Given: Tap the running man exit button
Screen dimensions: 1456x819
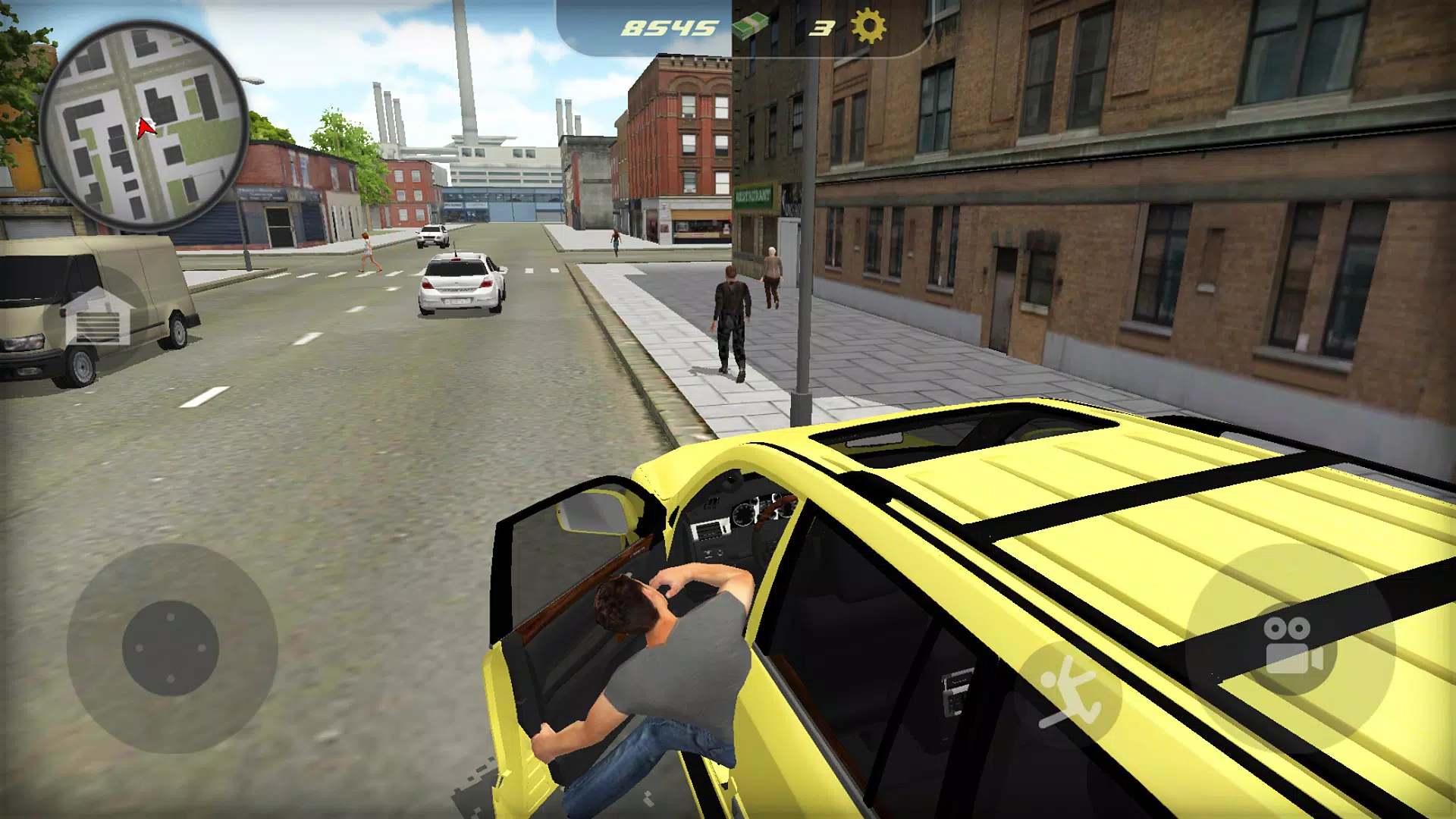Looking at the screenshot, I should (x=1069, y=694).
